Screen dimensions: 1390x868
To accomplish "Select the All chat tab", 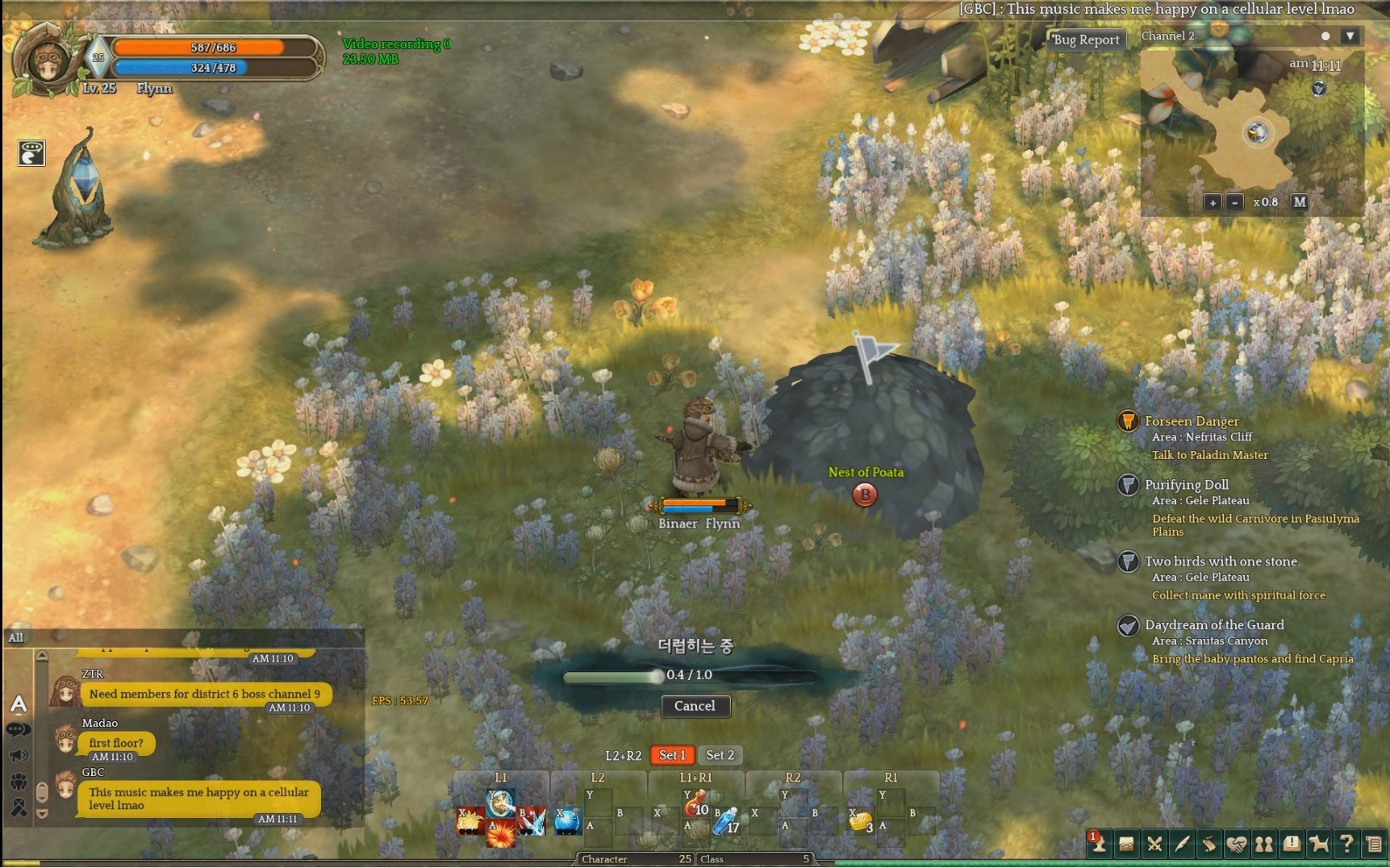I will (16, 637).
